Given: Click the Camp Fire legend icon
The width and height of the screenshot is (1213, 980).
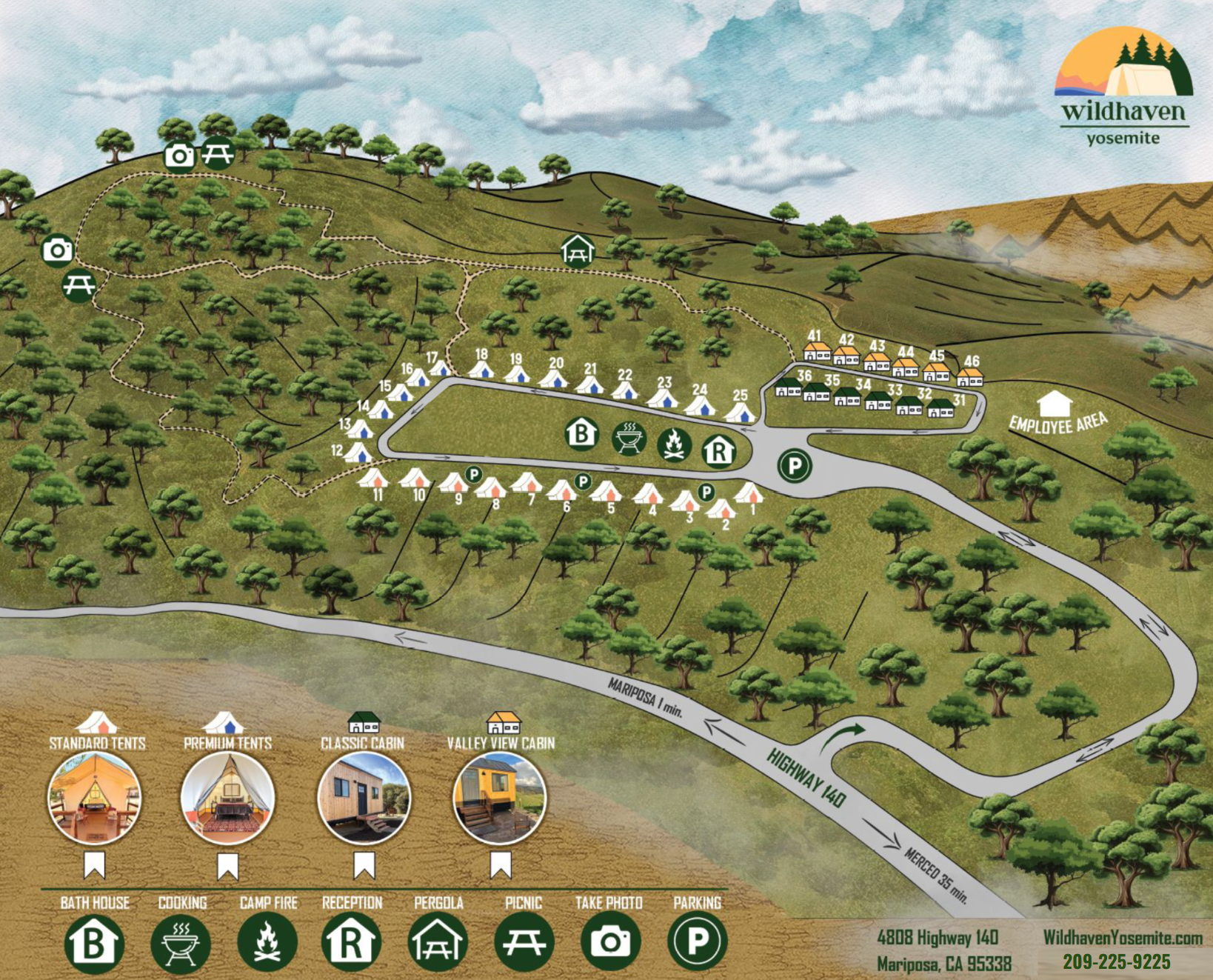Looking at the screenshot, I should (267, 942).
